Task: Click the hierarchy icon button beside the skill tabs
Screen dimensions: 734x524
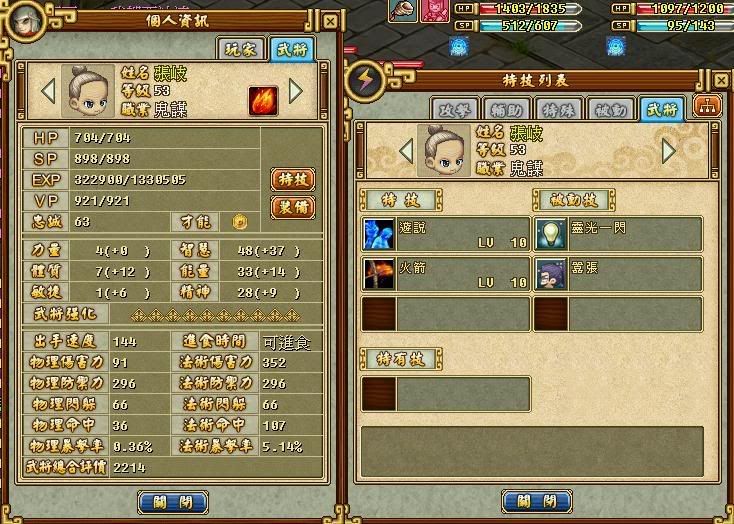Action: 706,108
